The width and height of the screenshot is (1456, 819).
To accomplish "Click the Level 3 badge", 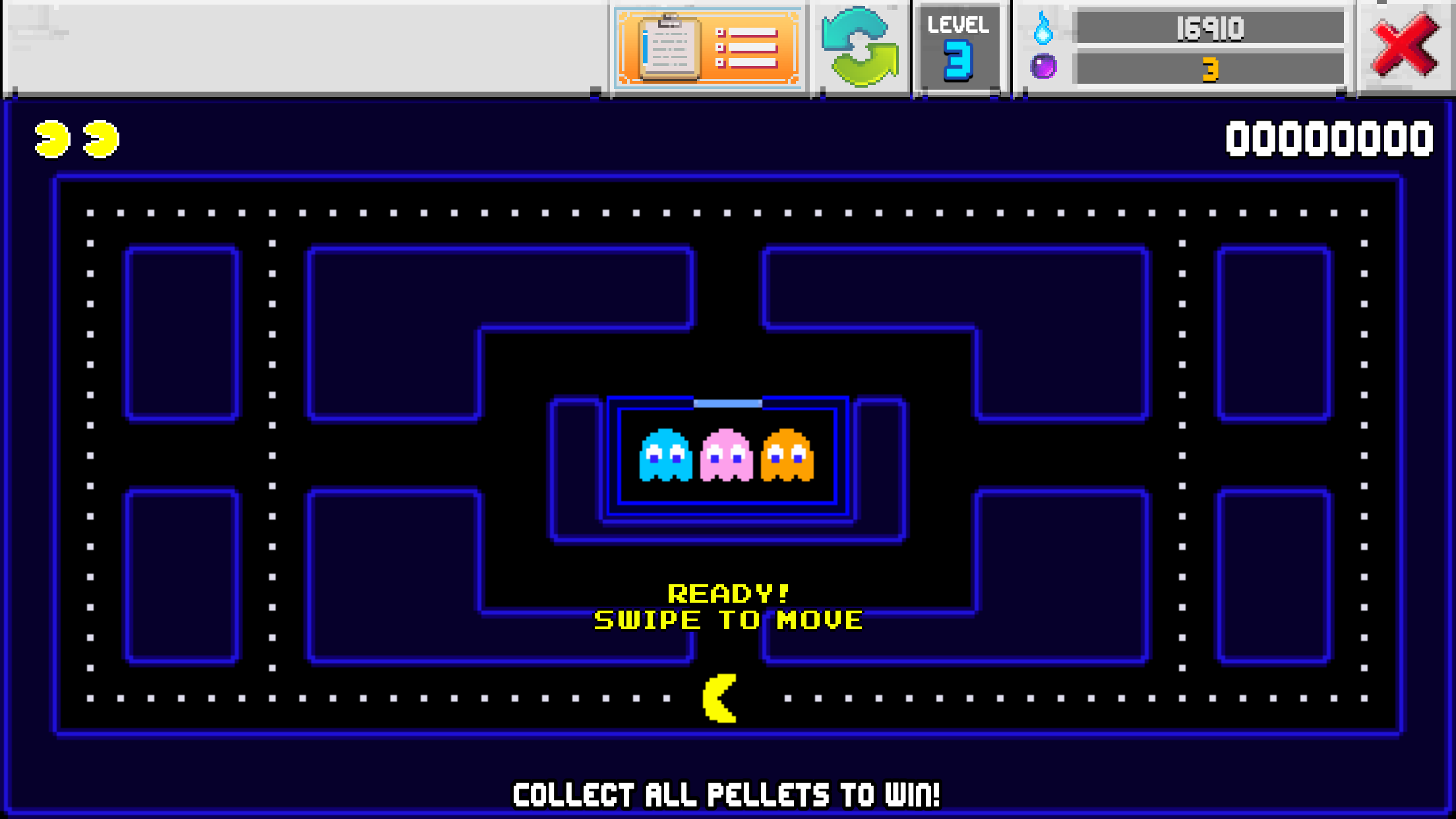I will pyautogui.click(x=958, y=46).
